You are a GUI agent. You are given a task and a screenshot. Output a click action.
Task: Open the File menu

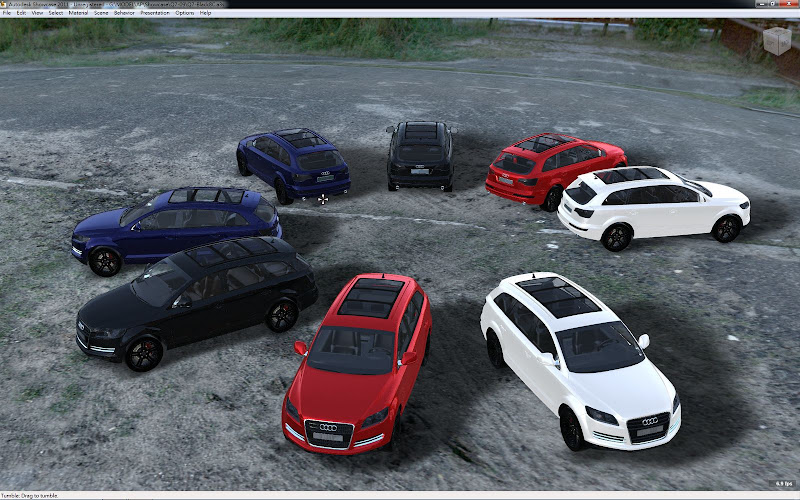tap(7, 13)
